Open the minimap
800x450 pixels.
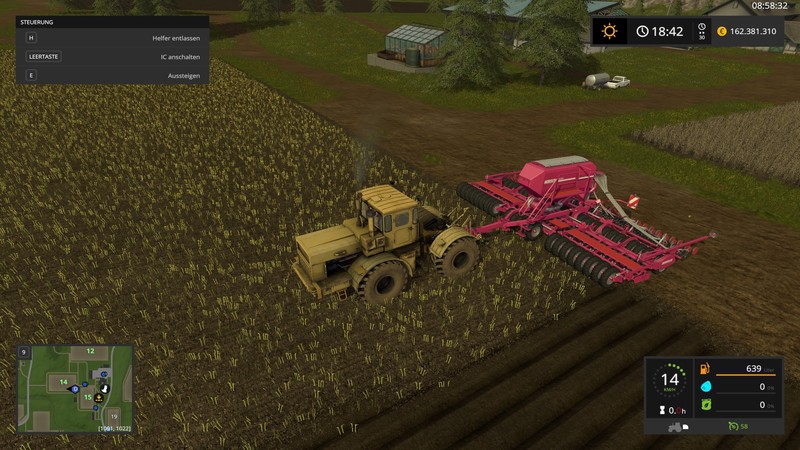[x=75, y=388]
